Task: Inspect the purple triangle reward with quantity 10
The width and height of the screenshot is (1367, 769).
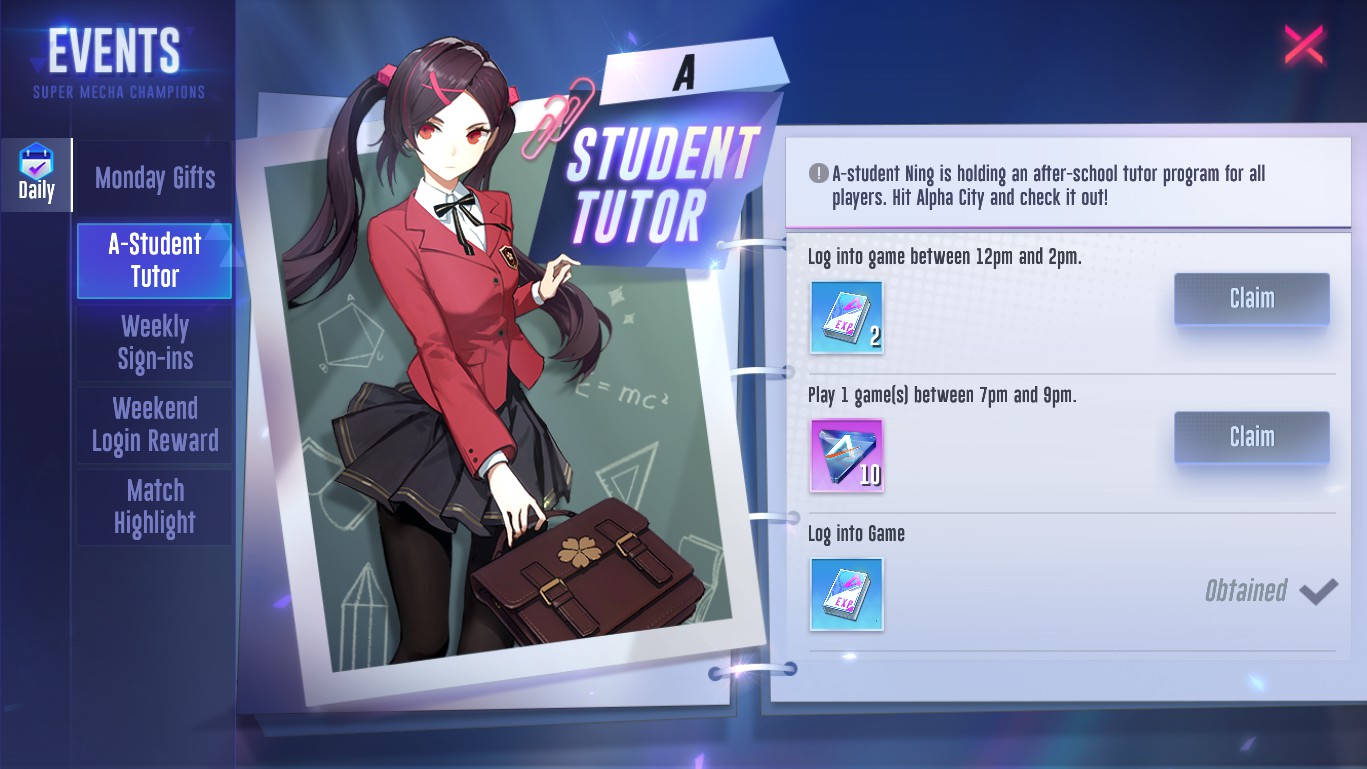Action: pyautogui.click(x=846, y=456)
